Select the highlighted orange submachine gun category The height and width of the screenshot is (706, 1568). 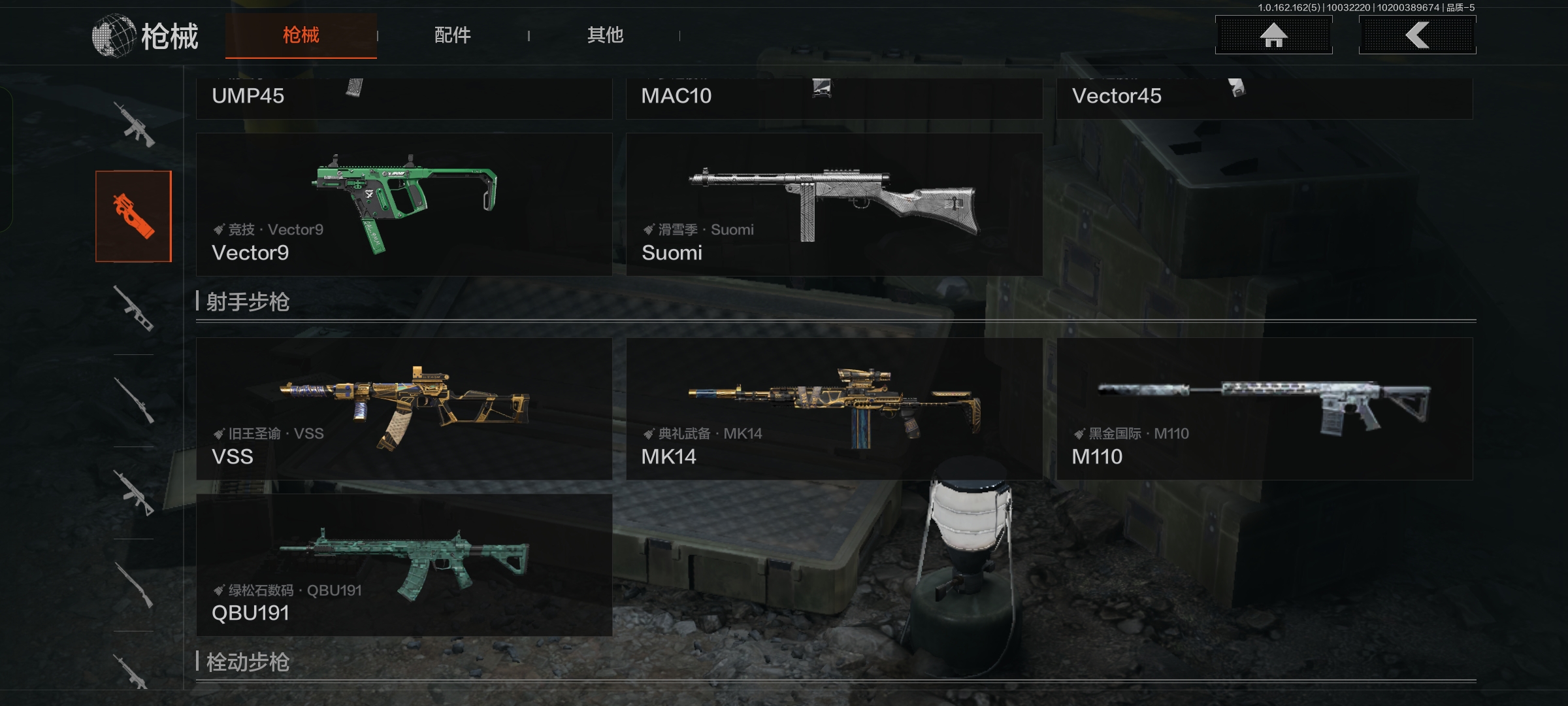tap(133, 216)
